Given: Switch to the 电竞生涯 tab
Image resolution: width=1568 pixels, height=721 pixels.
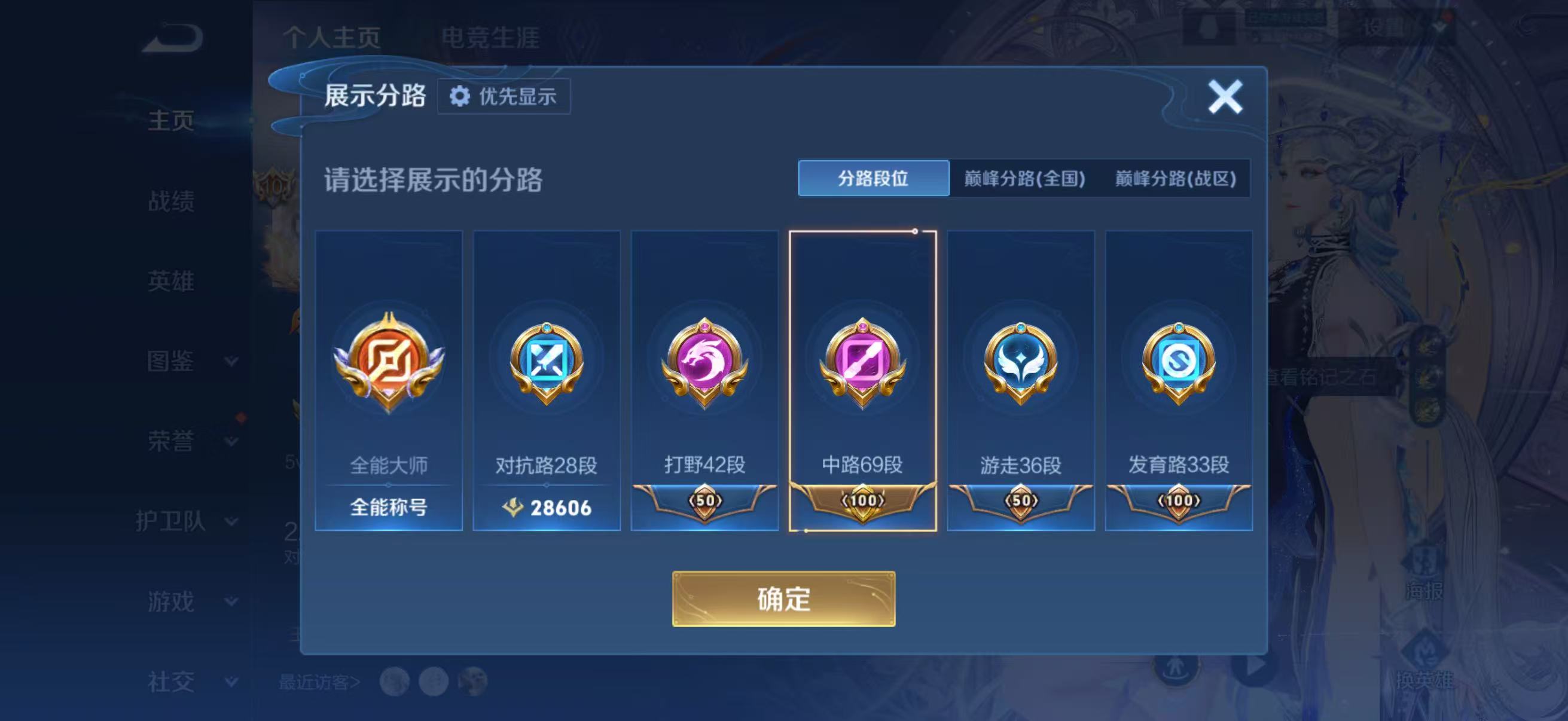Looking at the screenshot, I should 492,38.
